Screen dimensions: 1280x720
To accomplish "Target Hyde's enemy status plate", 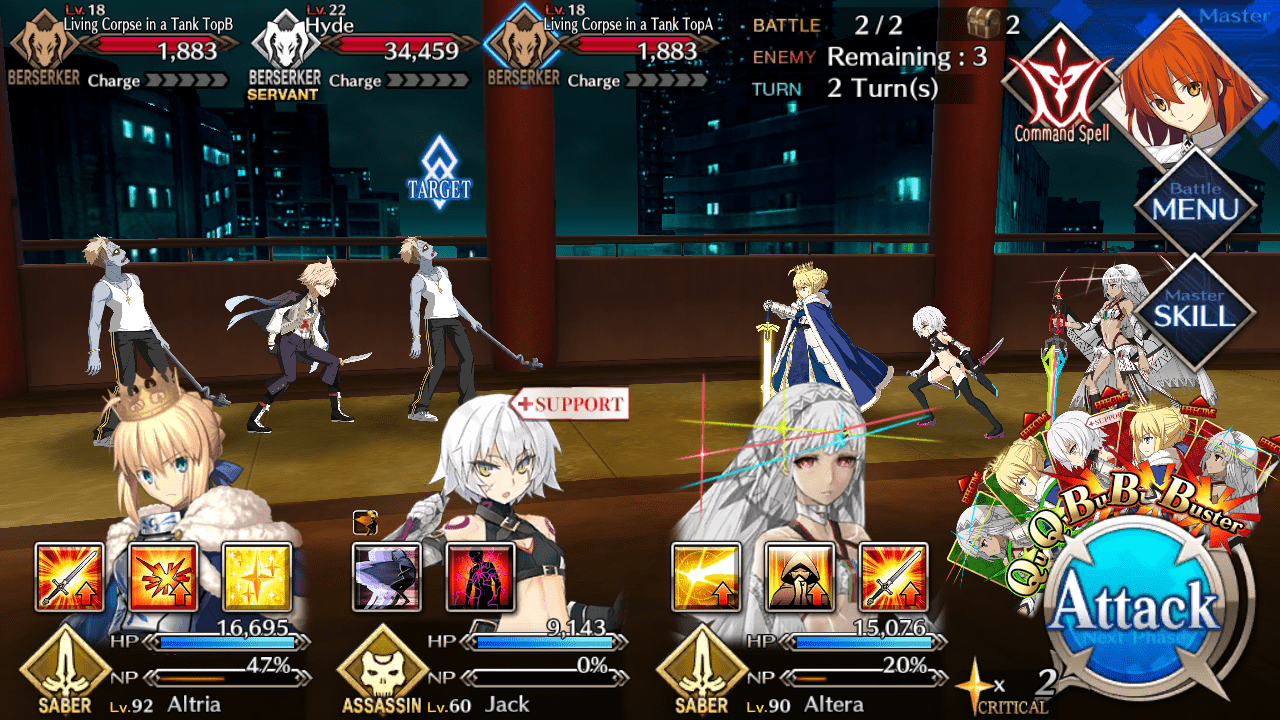I will [360, 52].
